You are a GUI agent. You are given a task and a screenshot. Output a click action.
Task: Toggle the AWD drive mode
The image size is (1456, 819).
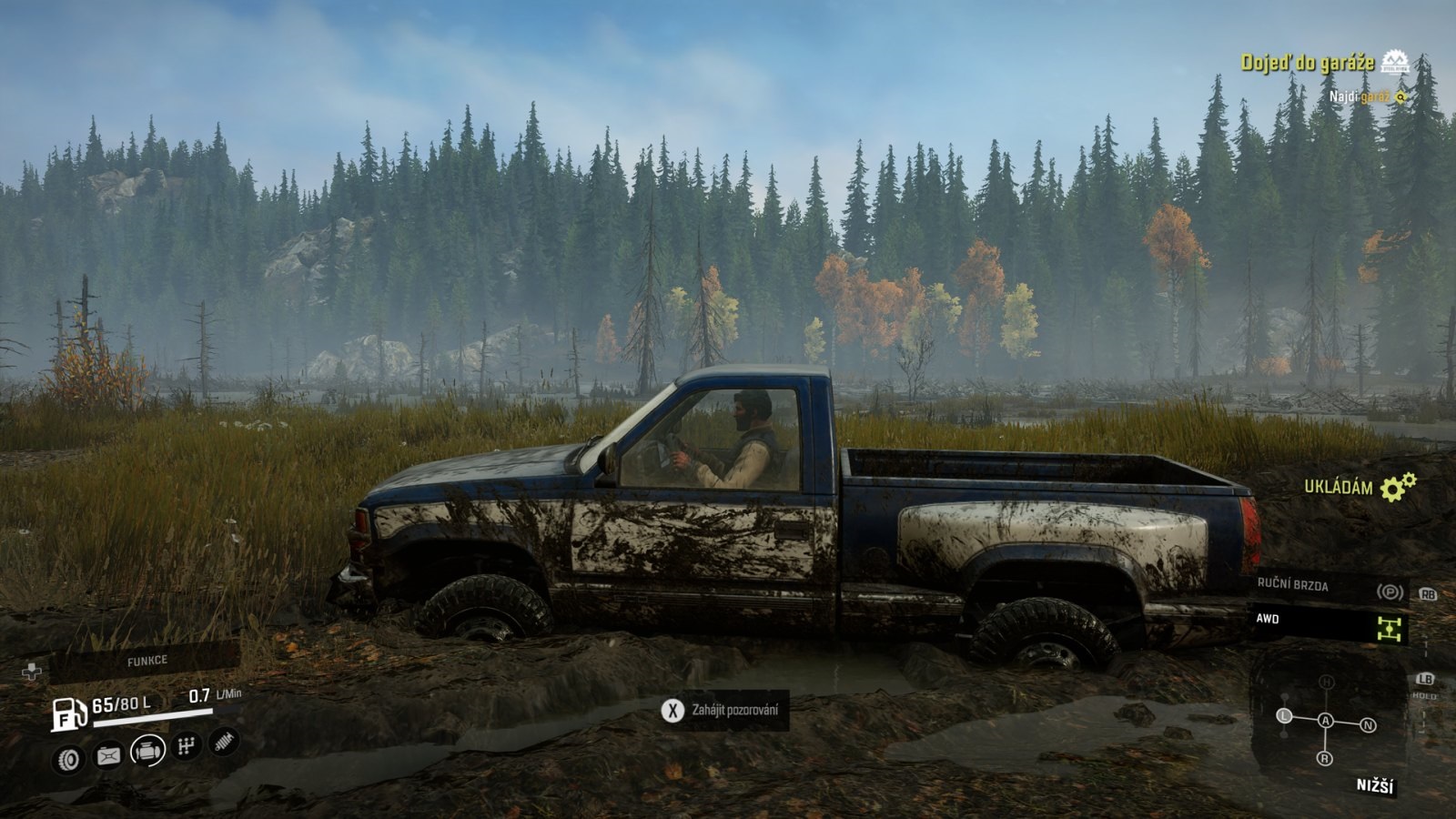point(1329,622)
